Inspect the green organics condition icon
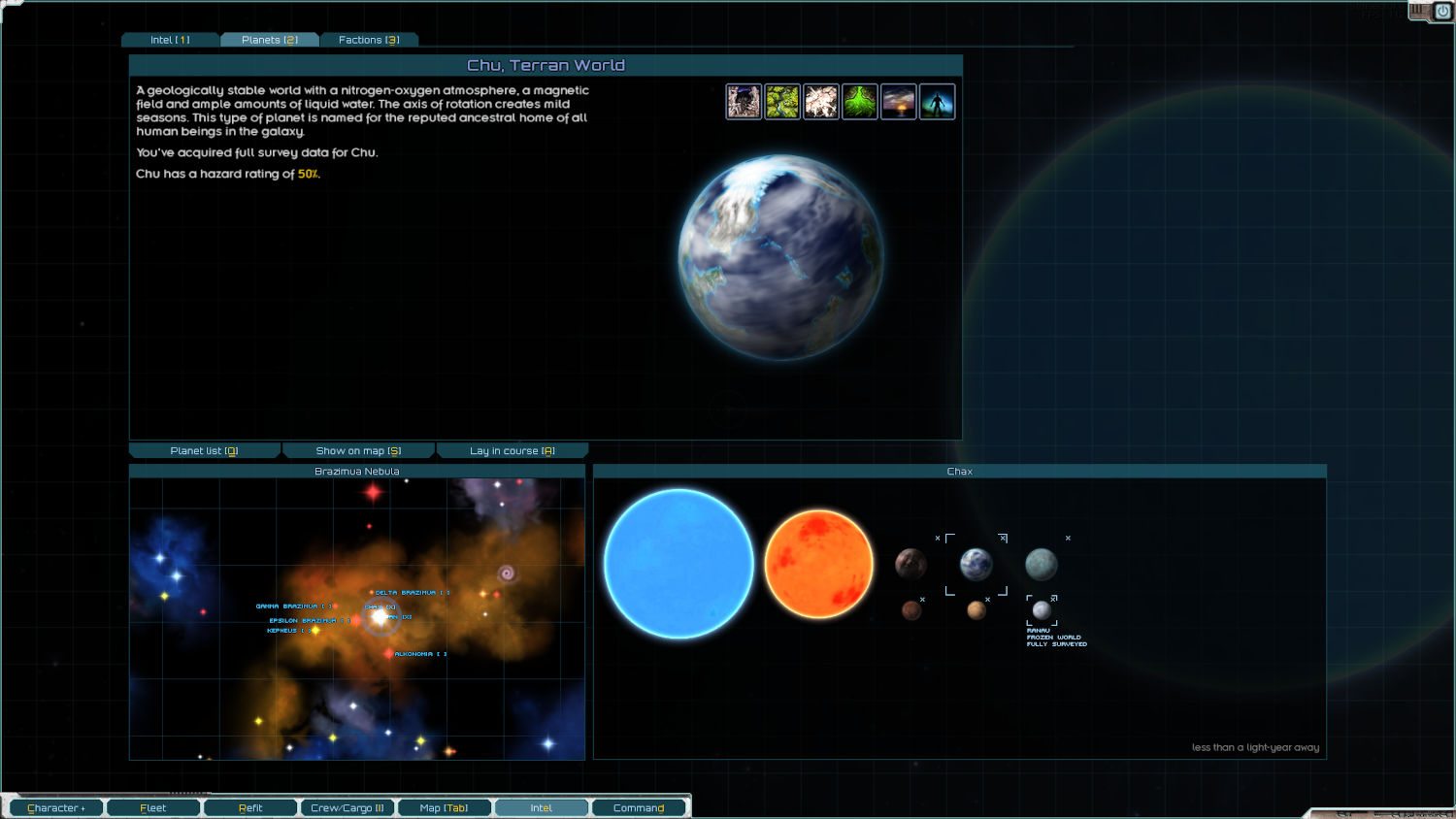Screen dimensions: 1456x819 (x=860, y=102)
